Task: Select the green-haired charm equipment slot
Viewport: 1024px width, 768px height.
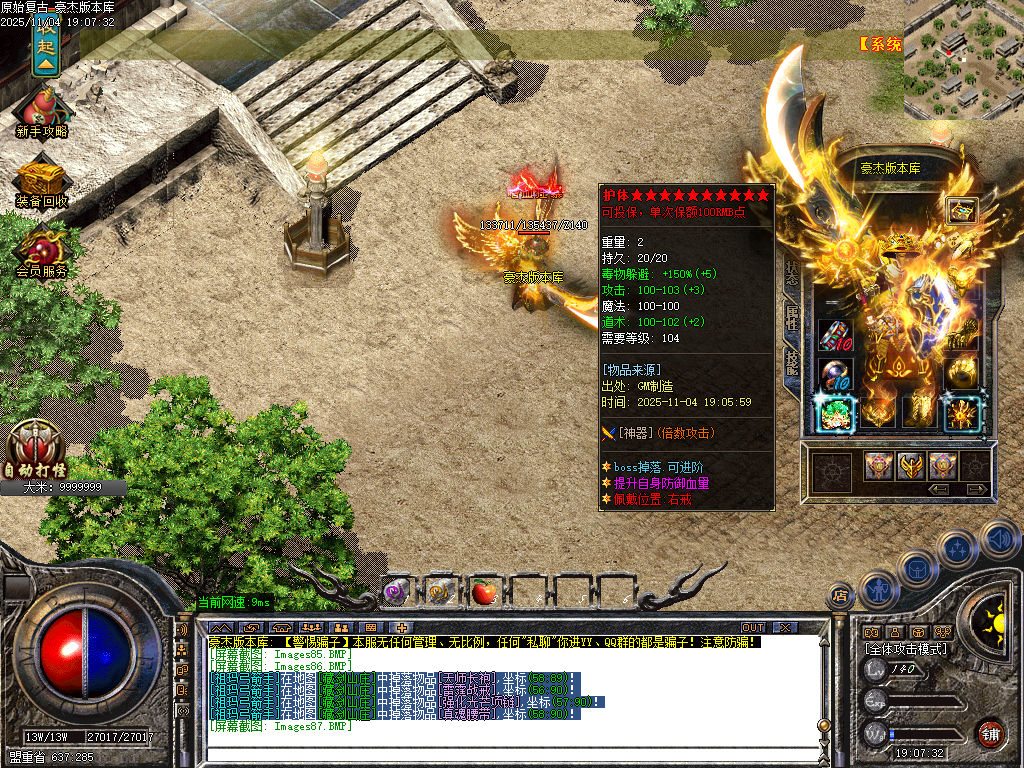Action: click(835, 412)
